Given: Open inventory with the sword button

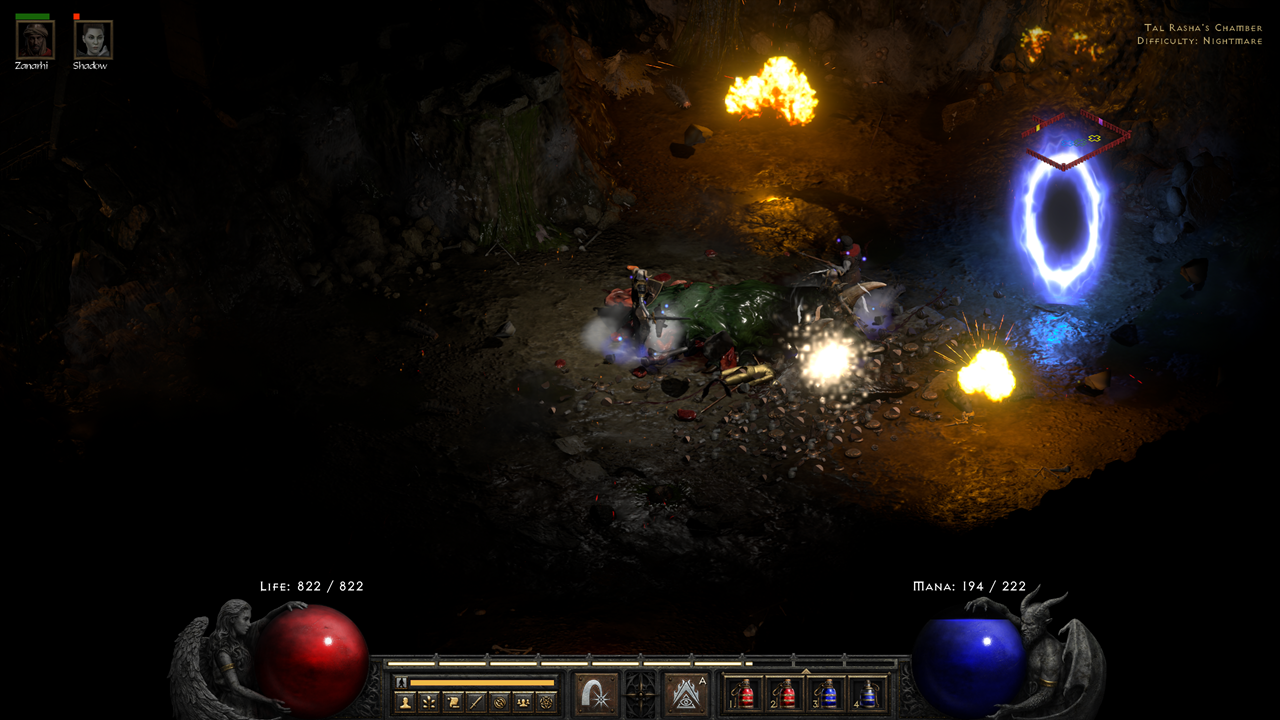Looking at the screenshot, I should (x=475, y=702).
